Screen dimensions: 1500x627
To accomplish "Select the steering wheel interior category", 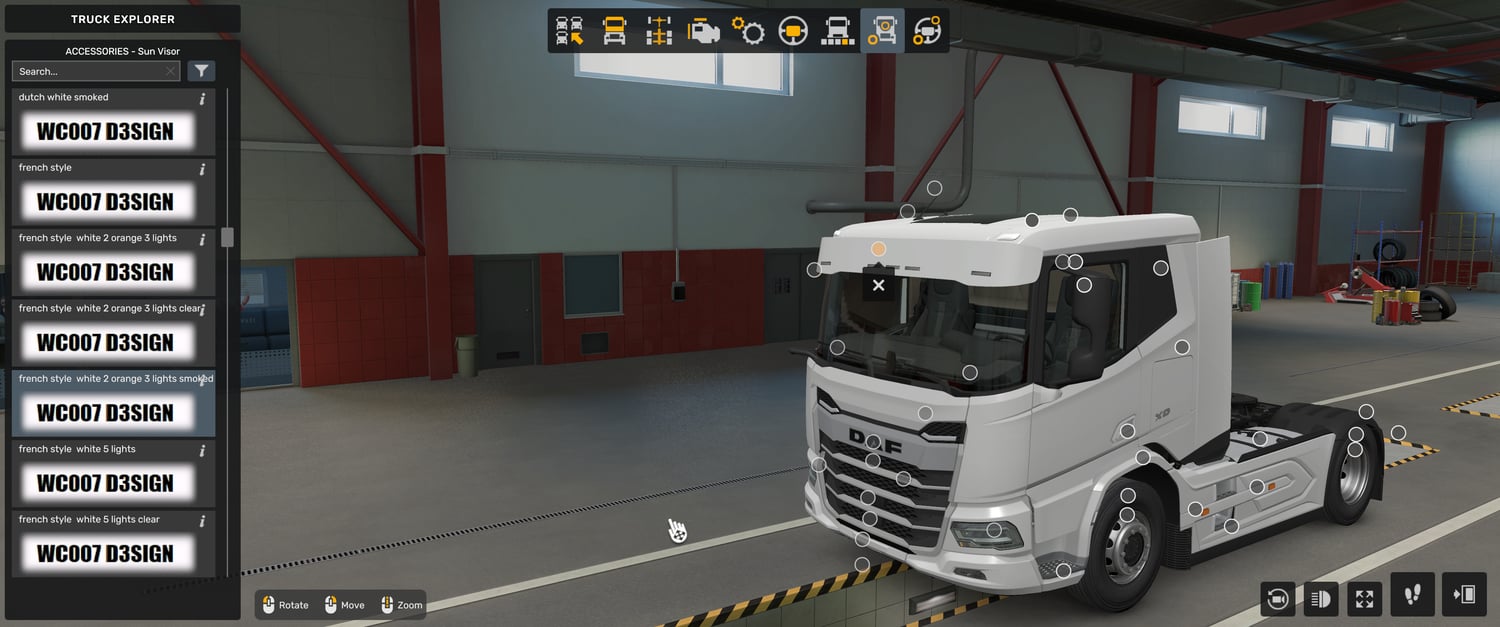I will (x=793, y=31).
